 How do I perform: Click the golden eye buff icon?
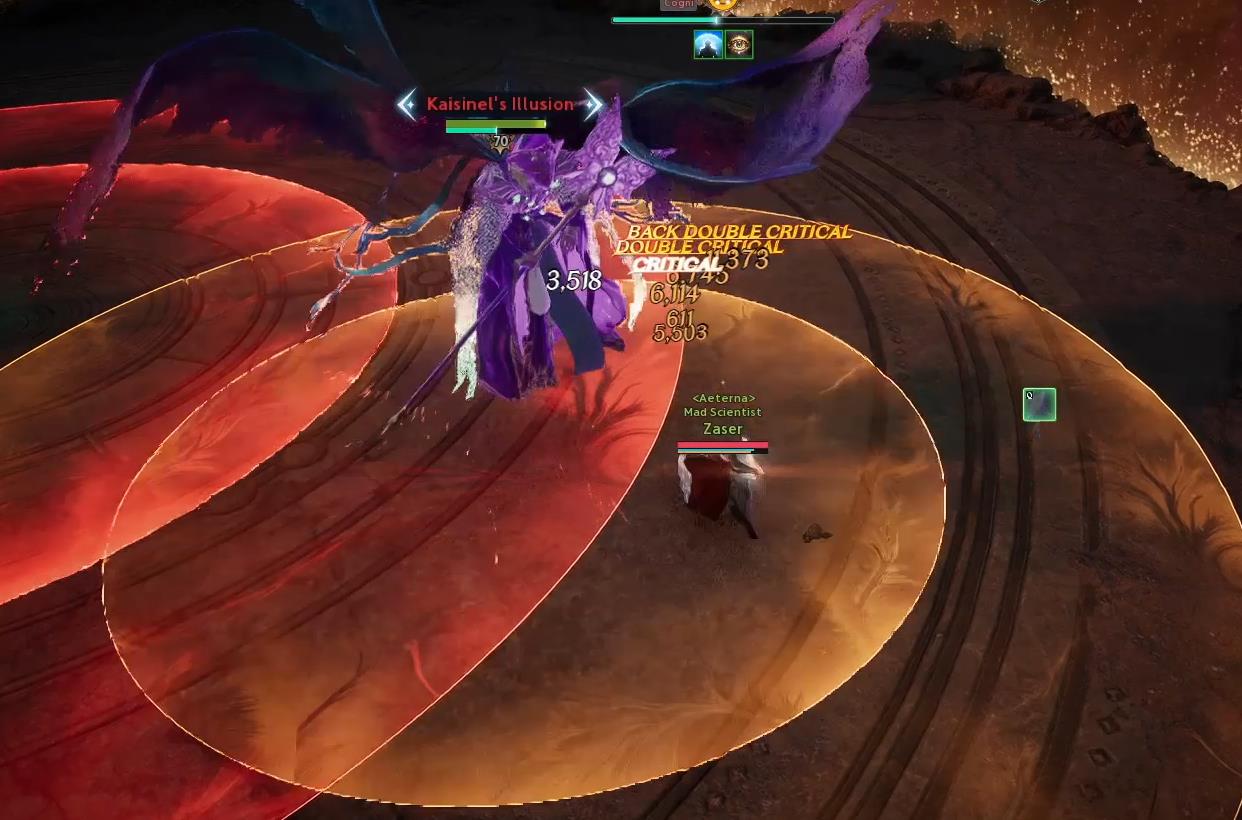point(739,45)
